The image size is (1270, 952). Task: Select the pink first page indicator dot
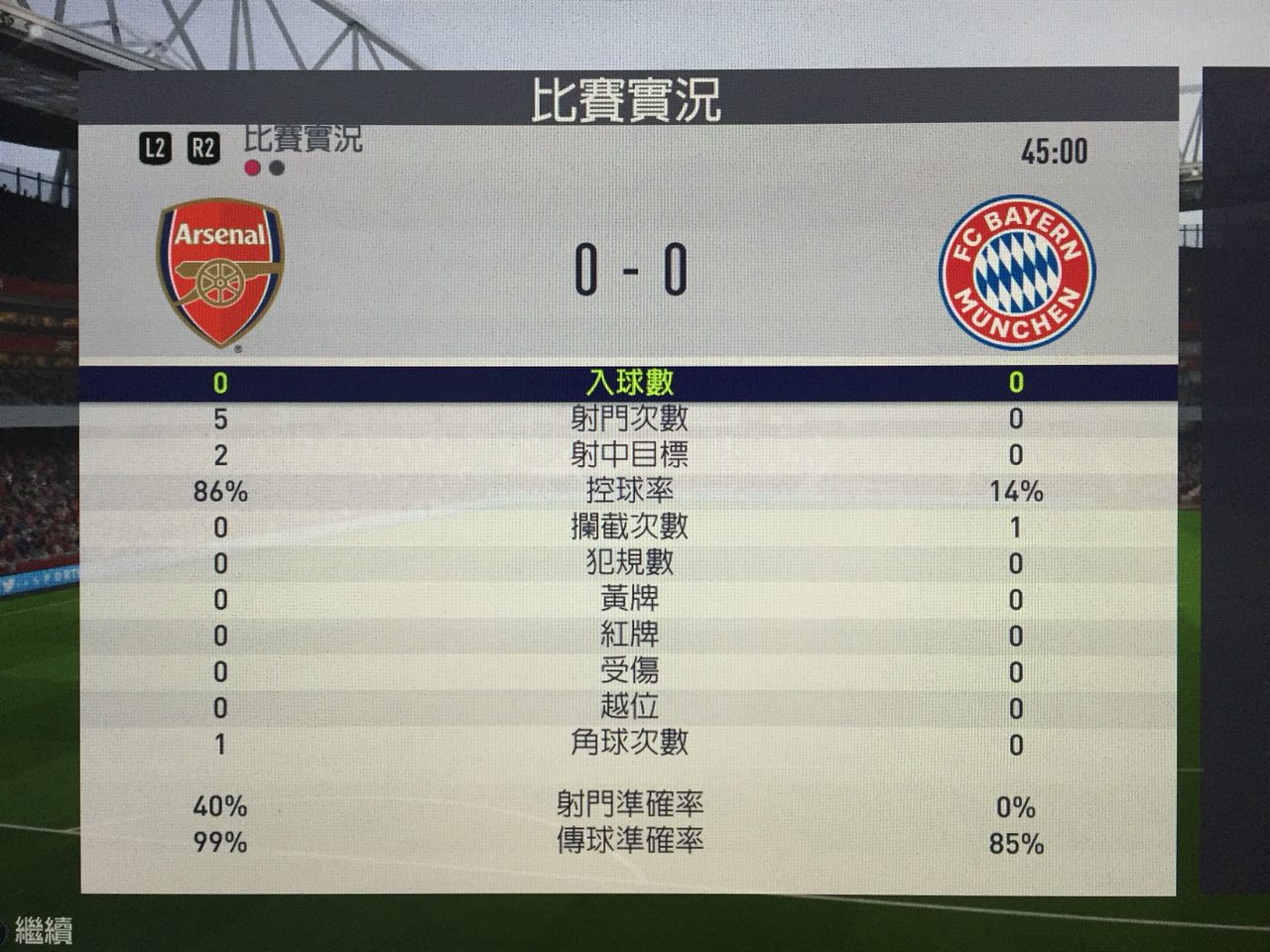point(252,168)
